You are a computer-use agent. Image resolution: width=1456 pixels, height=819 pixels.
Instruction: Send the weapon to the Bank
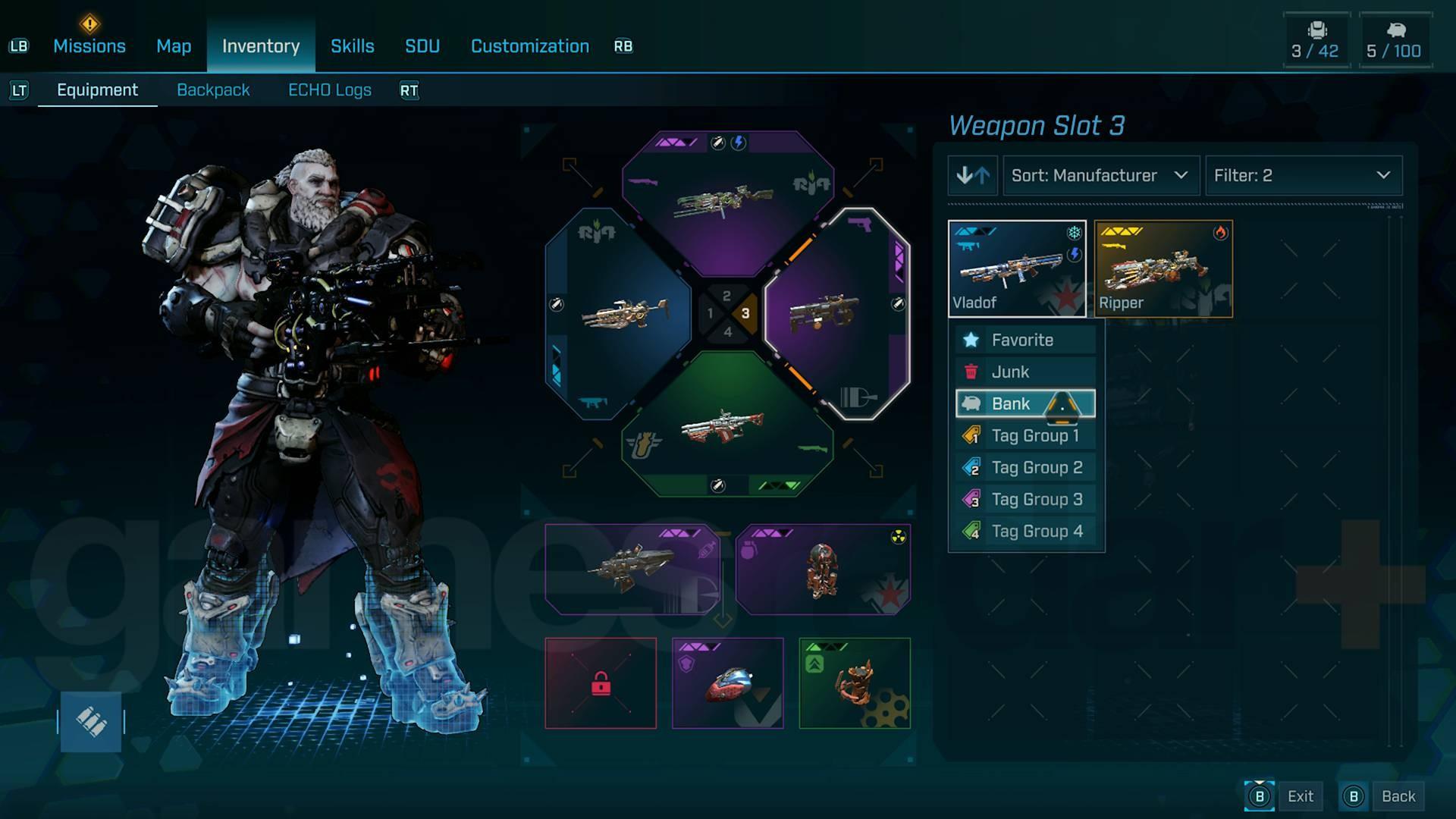point(1025,404)
